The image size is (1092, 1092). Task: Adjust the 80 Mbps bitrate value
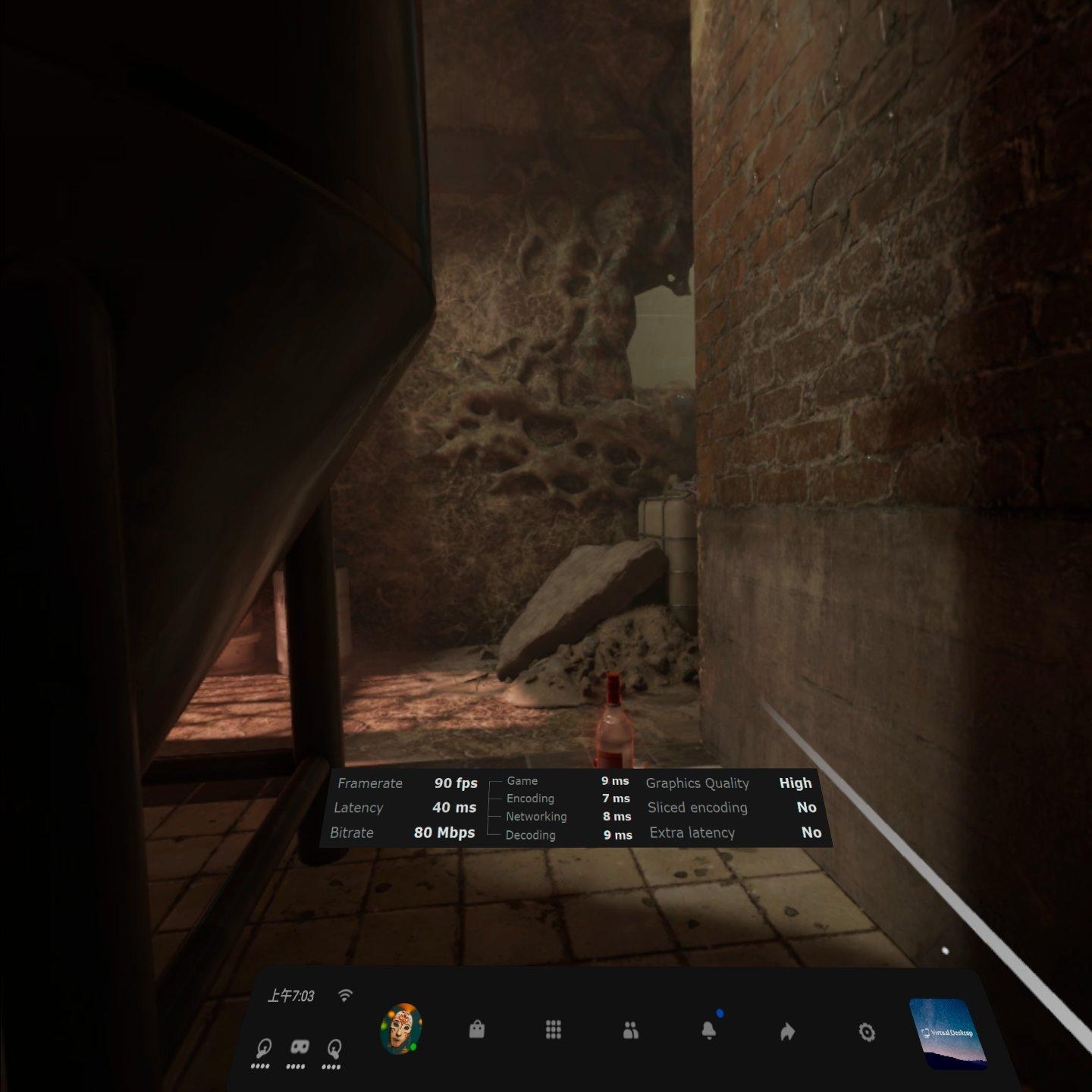pyautogui.click(x=444, y=833)
